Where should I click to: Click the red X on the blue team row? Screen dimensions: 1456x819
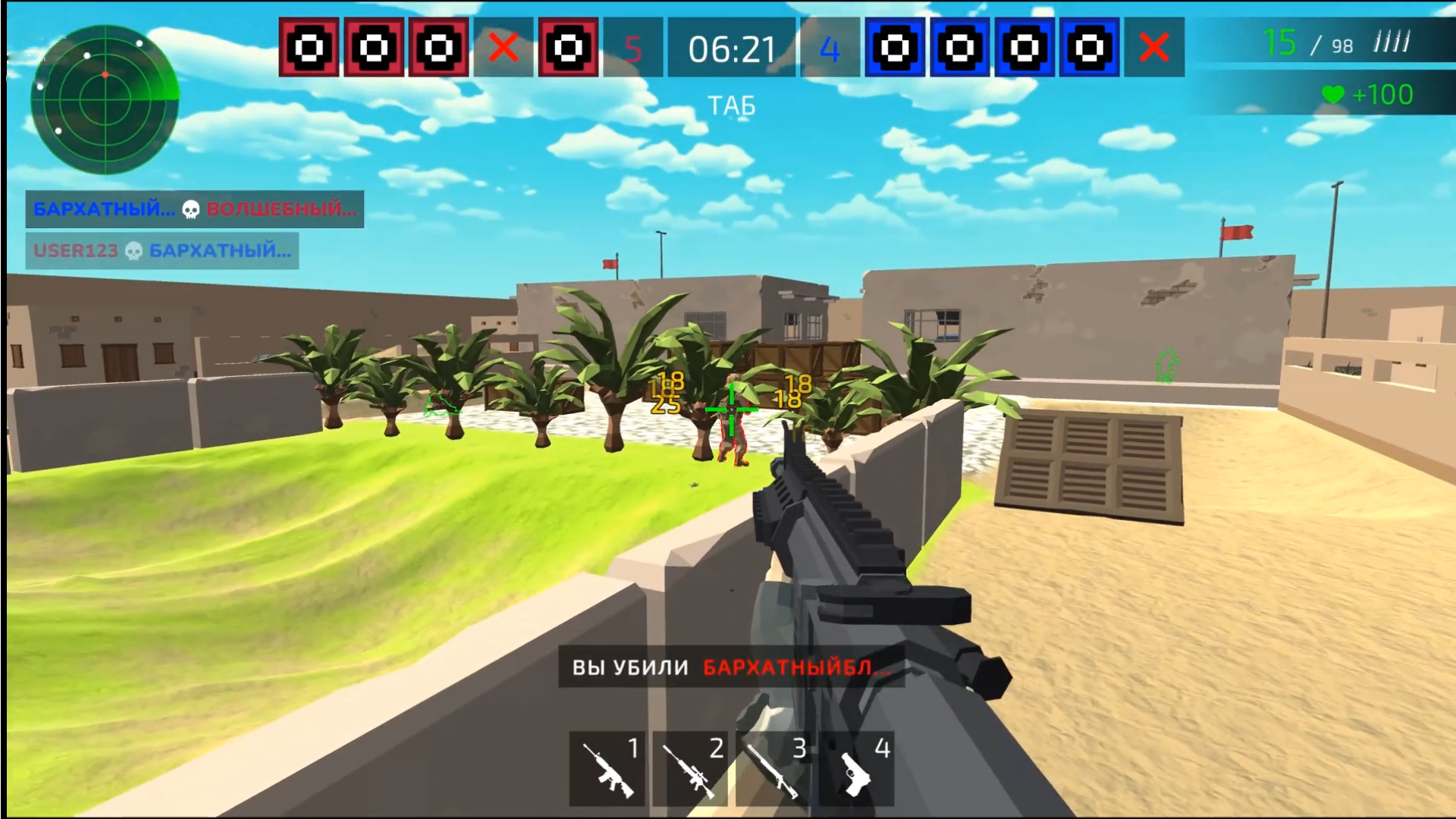(x=1155, y=48)
